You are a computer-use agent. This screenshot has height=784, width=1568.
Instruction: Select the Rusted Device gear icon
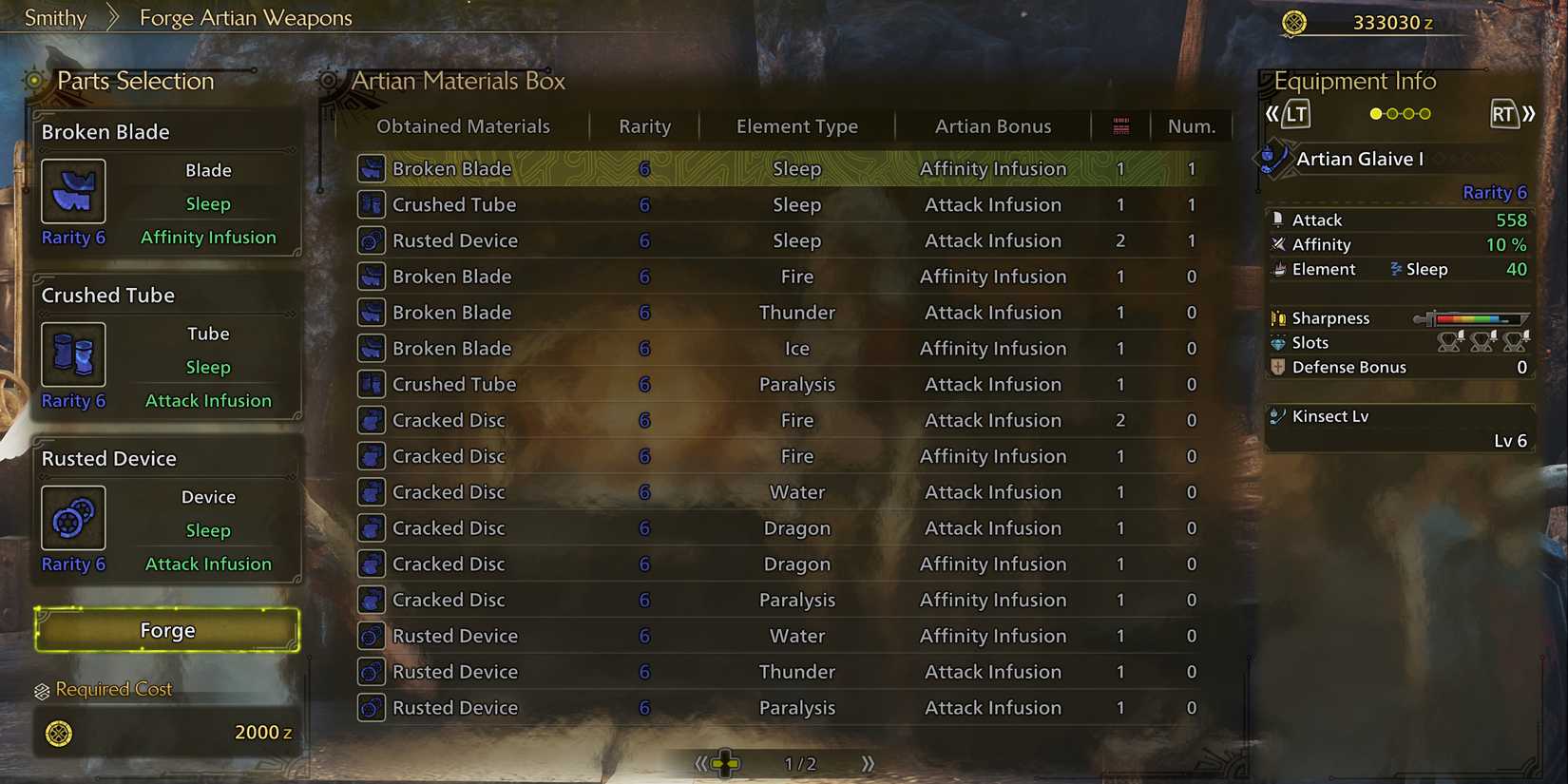(x=73, y=517)
